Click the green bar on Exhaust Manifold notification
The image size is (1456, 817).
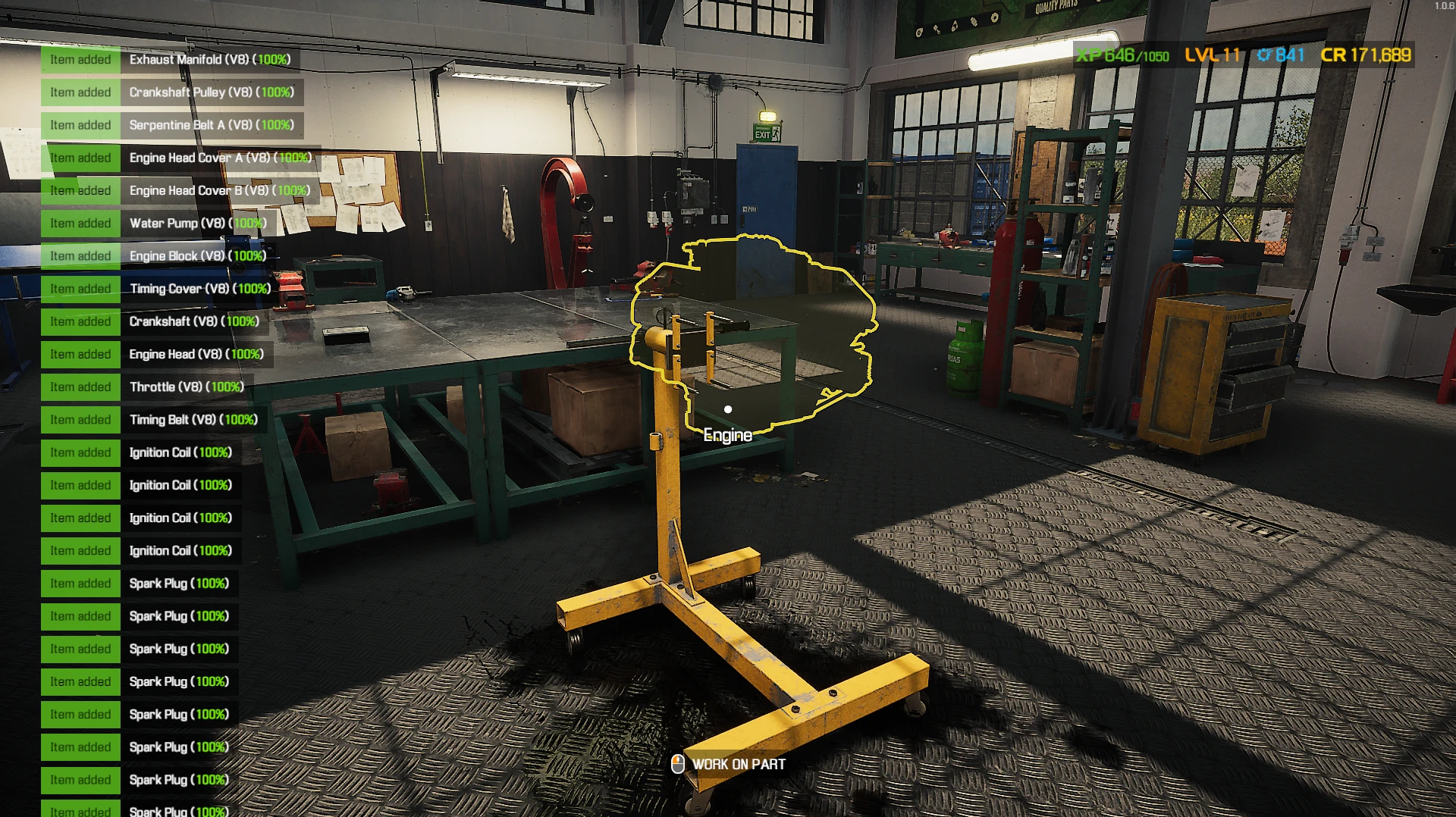pos(80,59)
